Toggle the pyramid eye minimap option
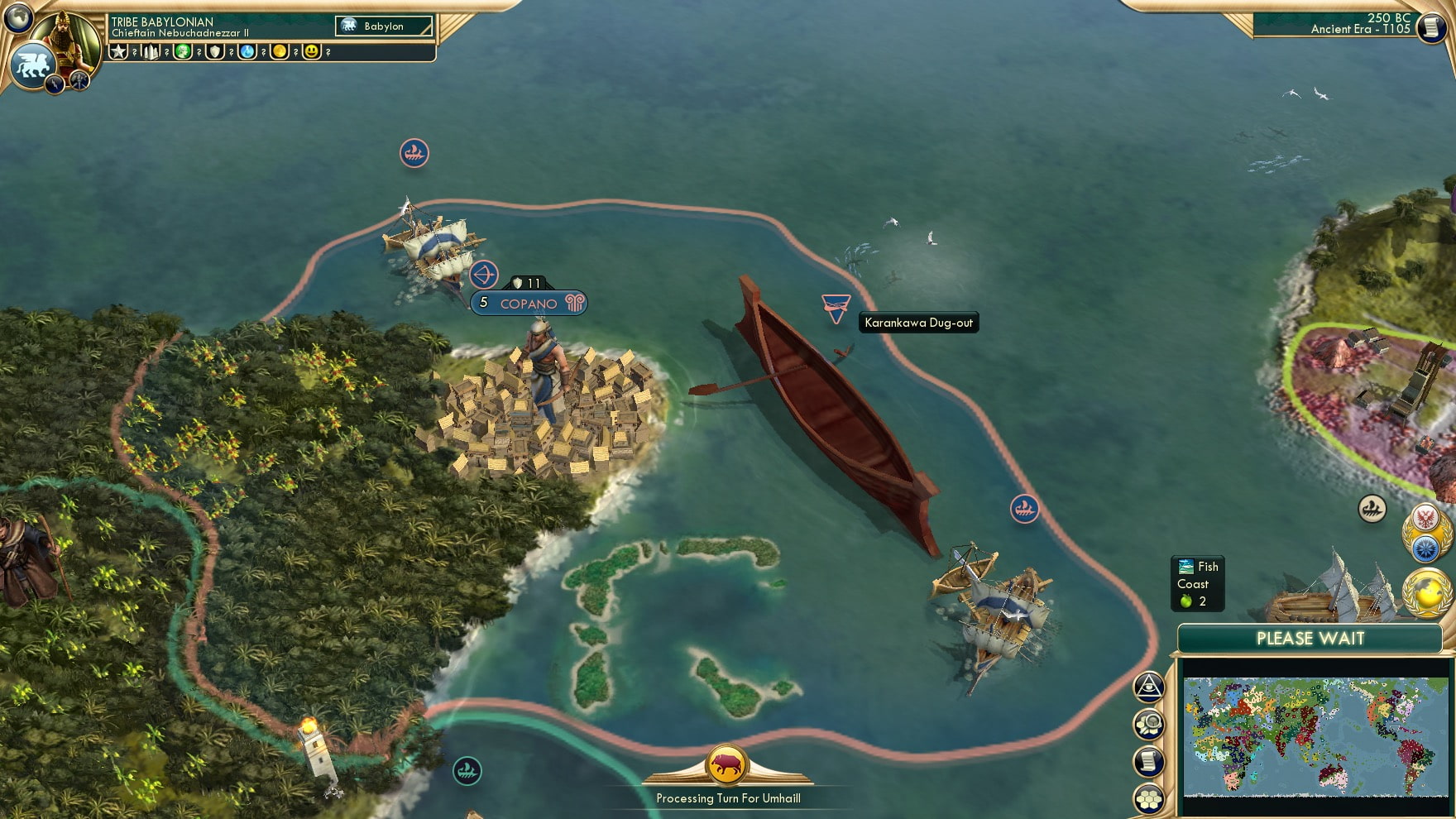Viewport: 1456px width, 819px height. point(1149,687)
